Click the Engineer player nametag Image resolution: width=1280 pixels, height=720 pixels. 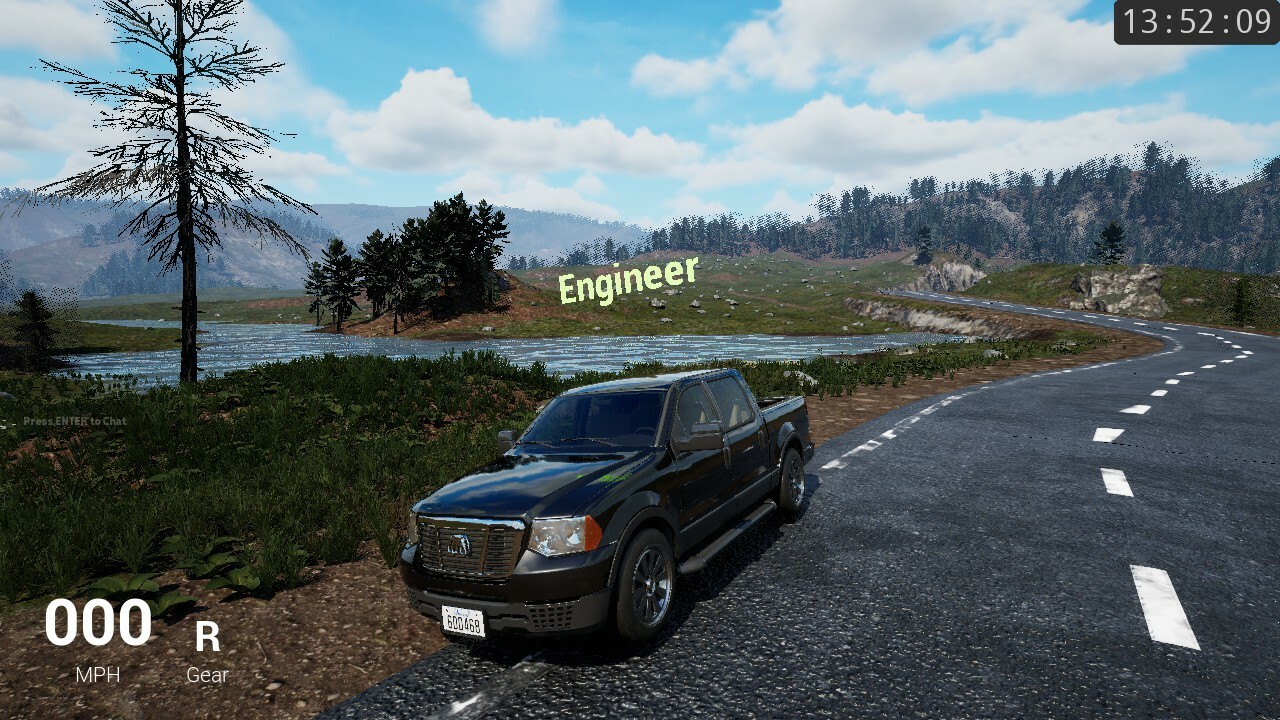(627, 280)
